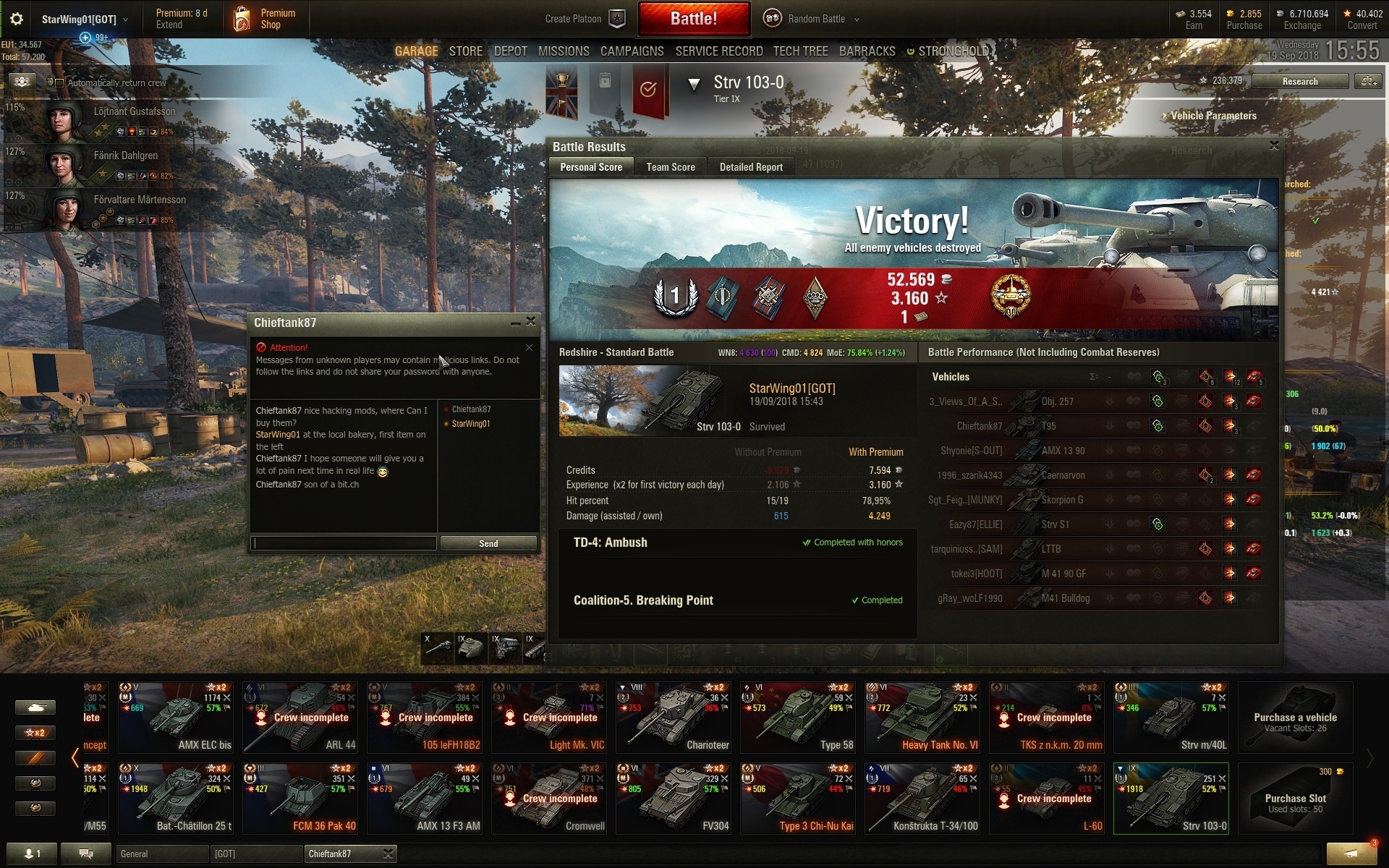Toggle Automatically return crew checkbox
The width and height of the screenshot is (1389, 868).
[x=60, y=82]
